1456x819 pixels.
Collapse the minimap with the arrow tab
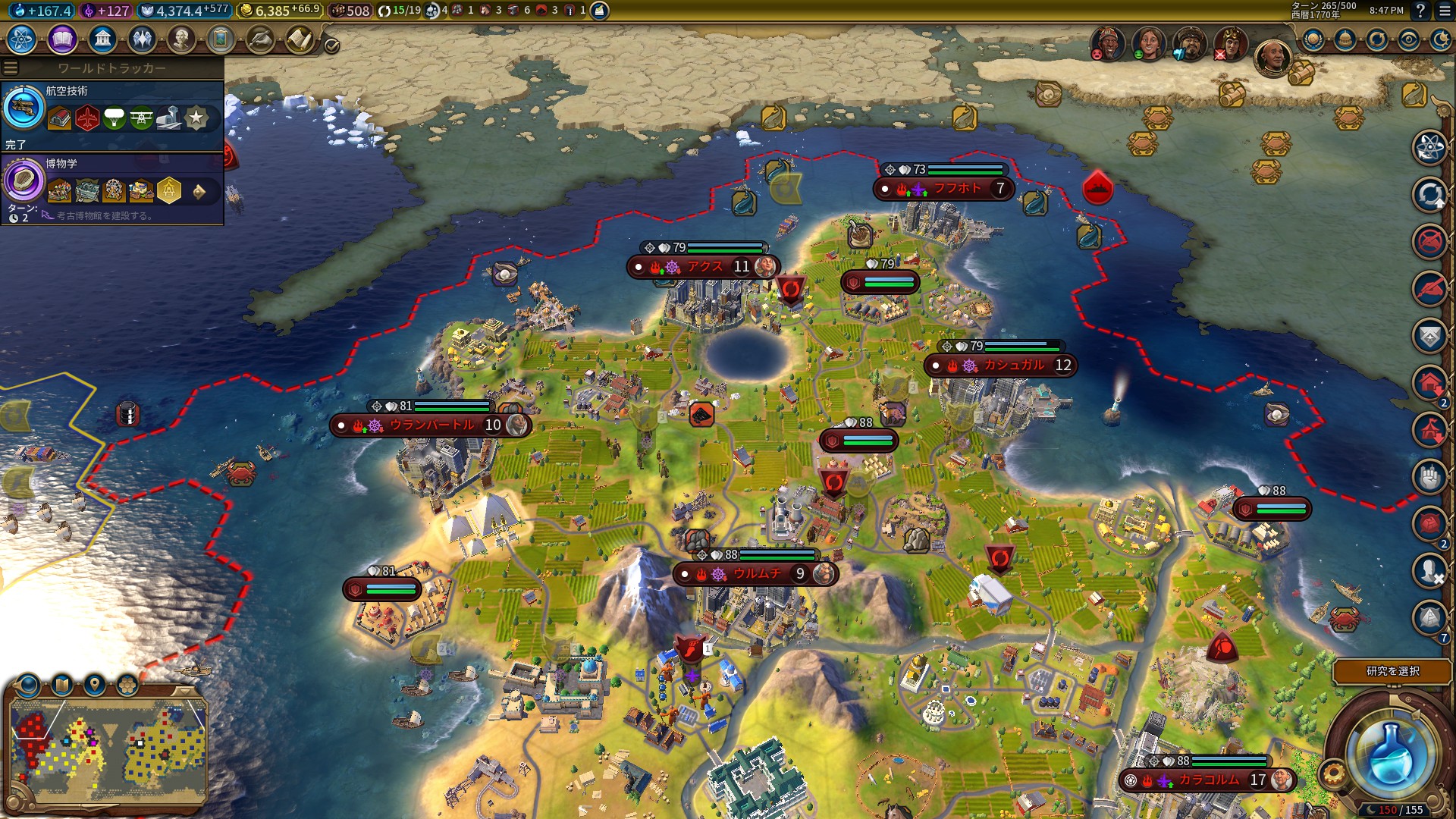[184, 692]
